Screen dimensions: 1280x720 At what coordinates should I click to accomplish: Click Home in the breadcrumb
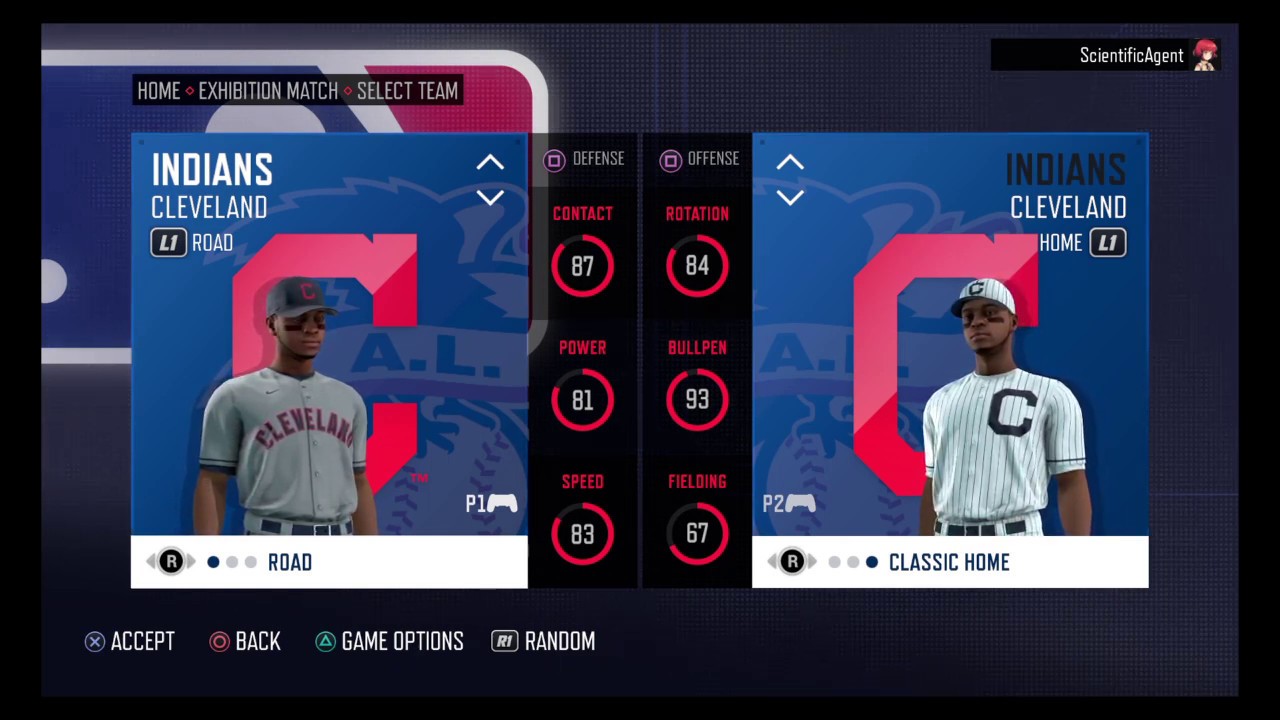[x=159, y=91]
